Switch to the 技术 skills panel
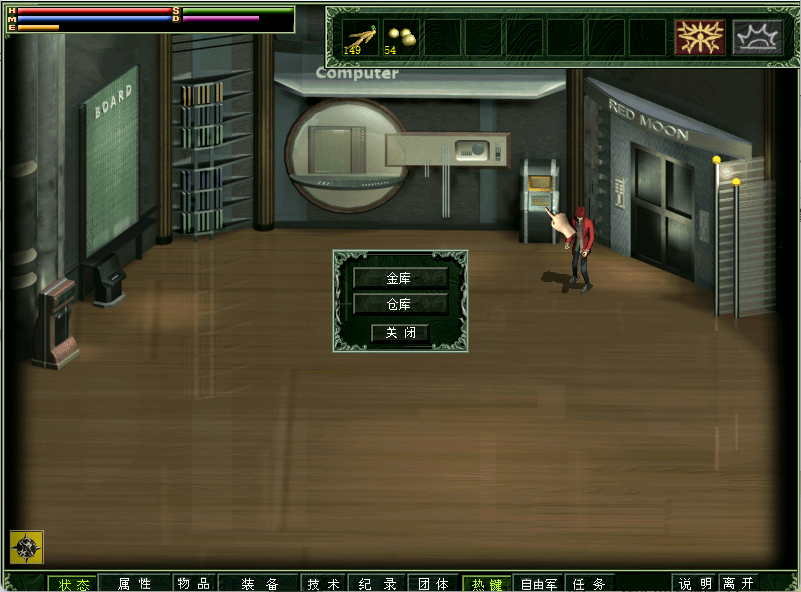Viewport: 801px width, 592px height. [x=324, y=584]
